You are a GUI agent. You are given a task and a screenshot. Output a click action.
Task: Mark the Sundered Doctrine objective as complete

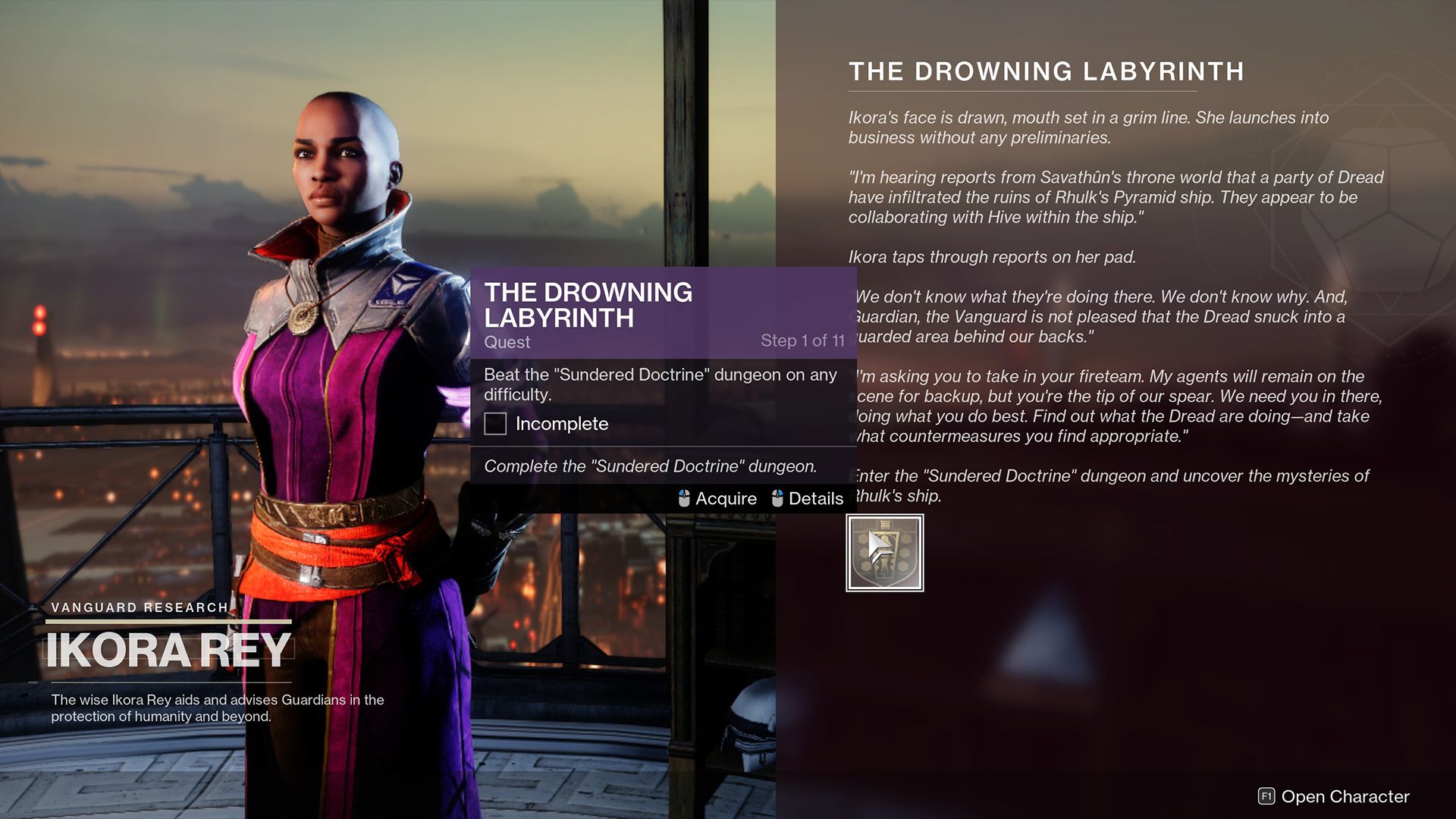pos(494,424)
